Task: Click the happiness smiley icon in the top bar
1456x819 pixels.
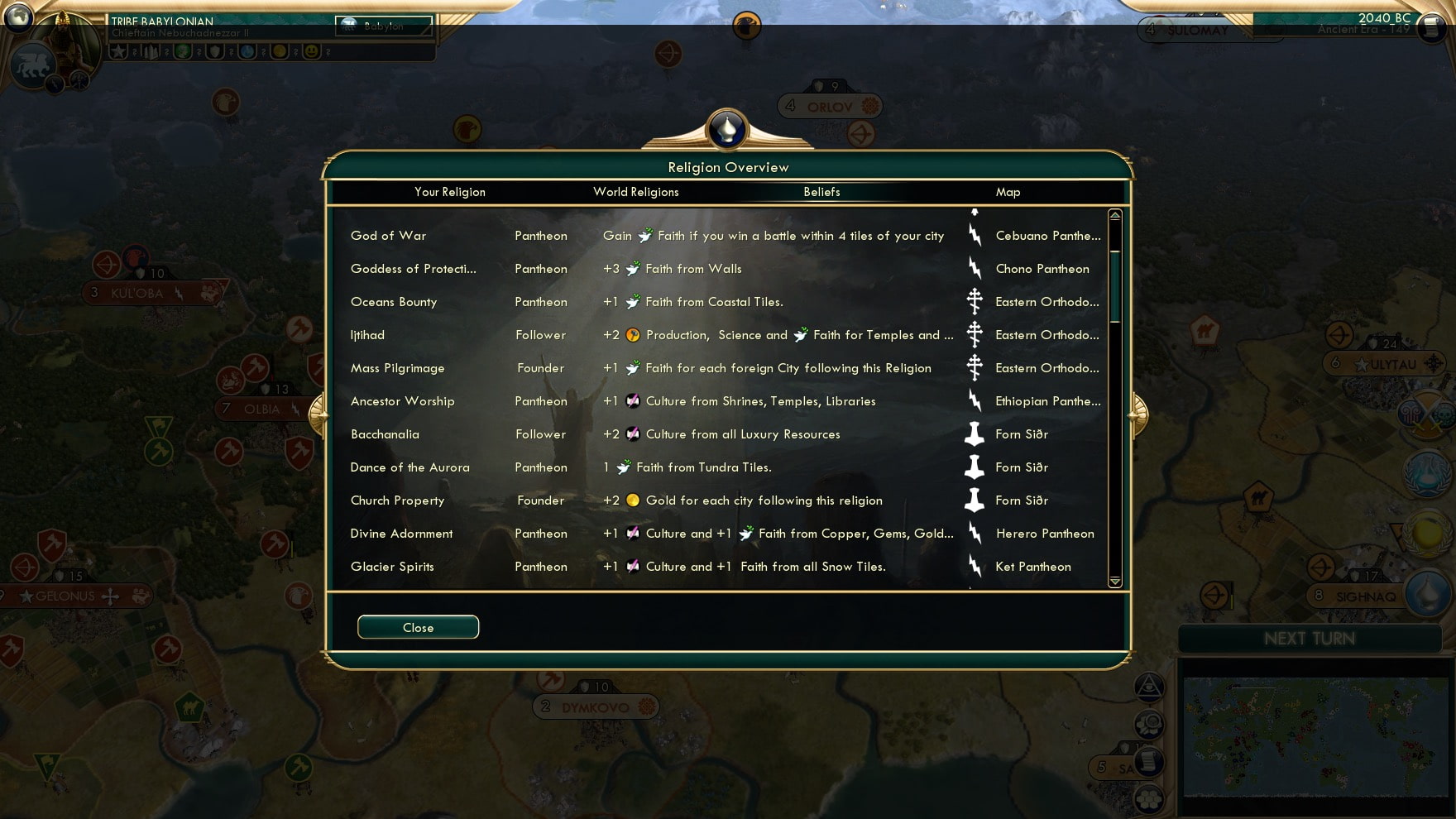Action: pyautogui.click(x=311, y=51)
